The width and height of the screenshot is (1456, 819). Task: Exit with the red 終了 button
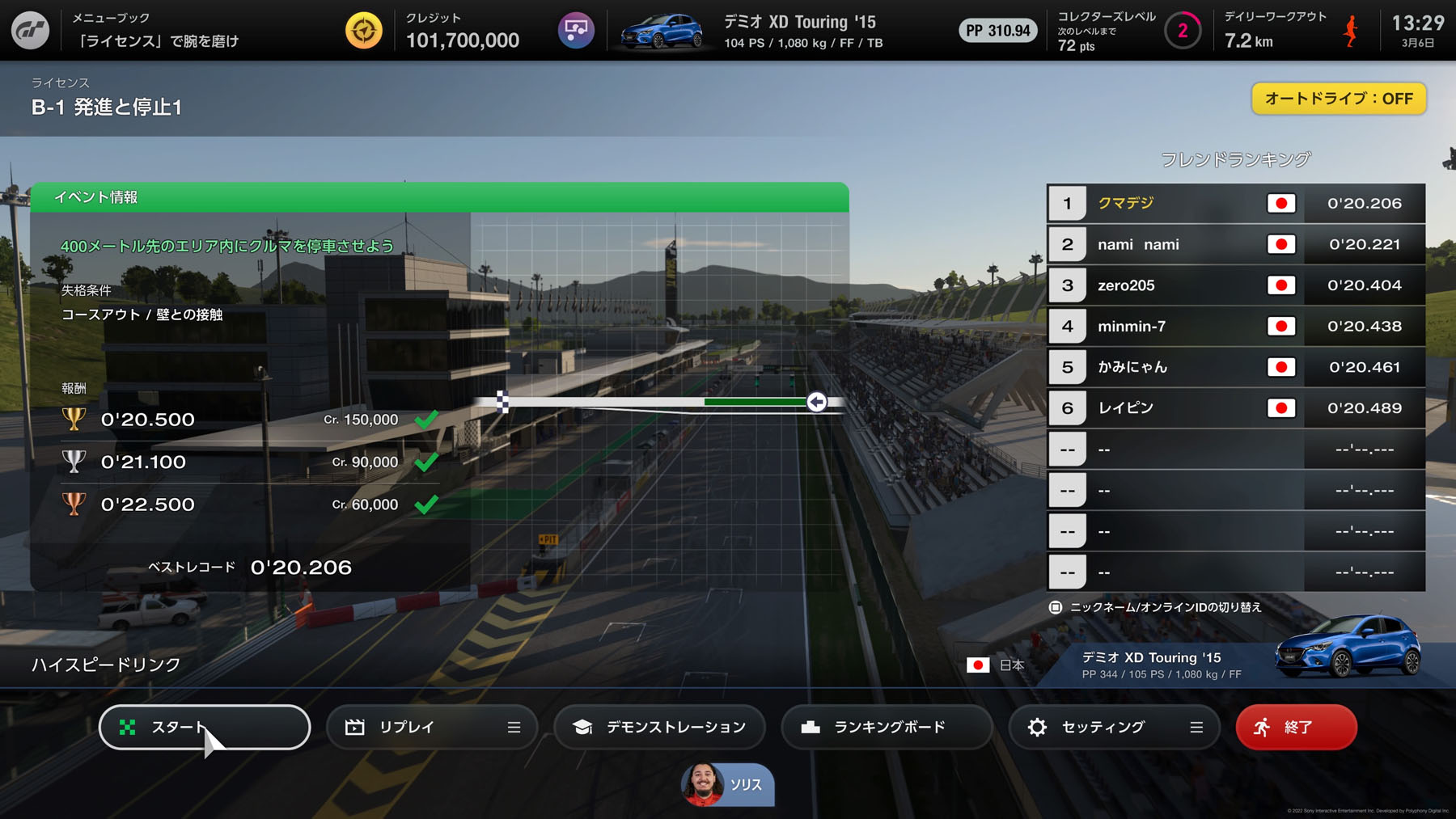[x=1296, y=727]
